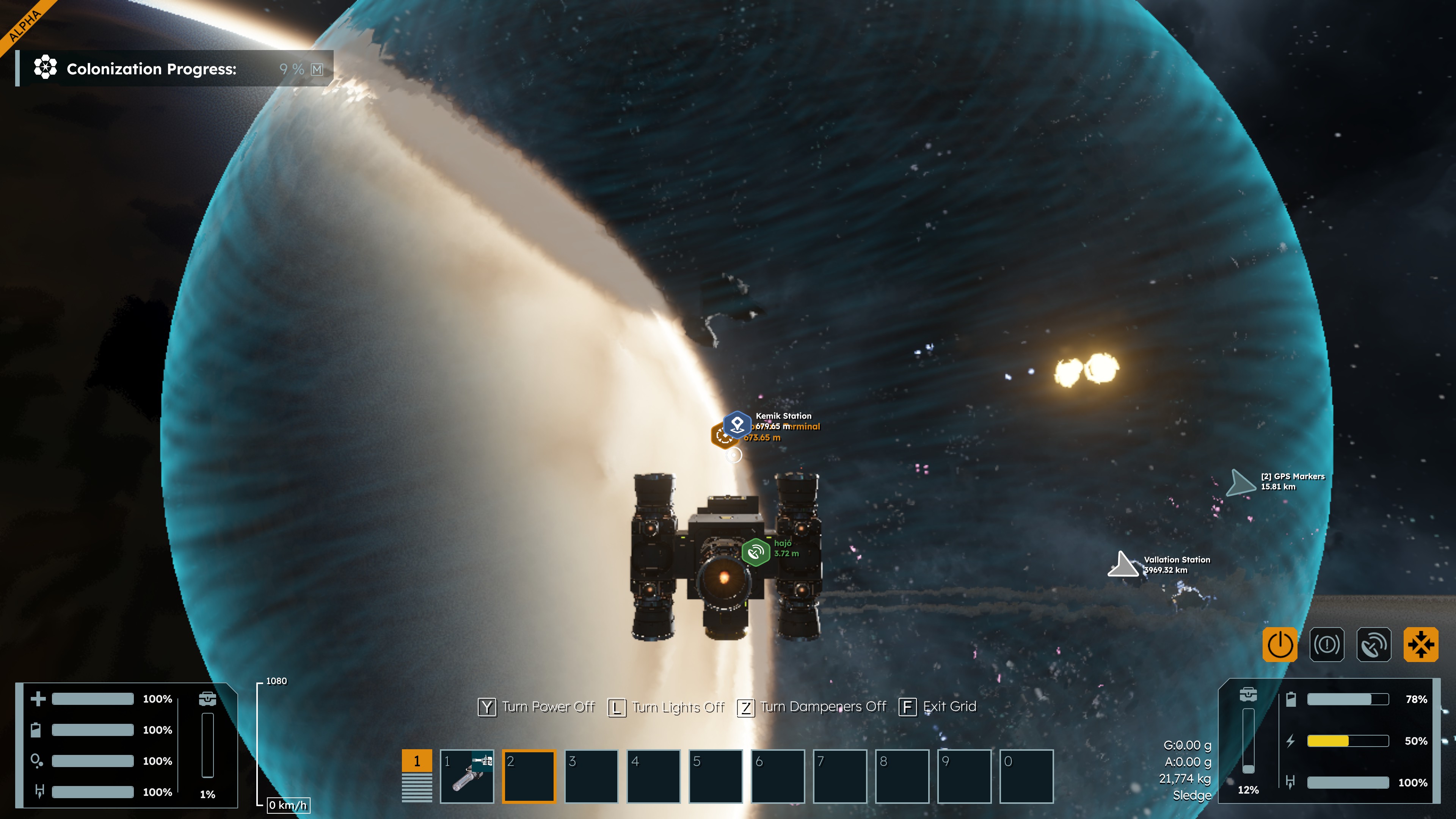Toggle the orange dampeners status icon

coord(1420,644)
